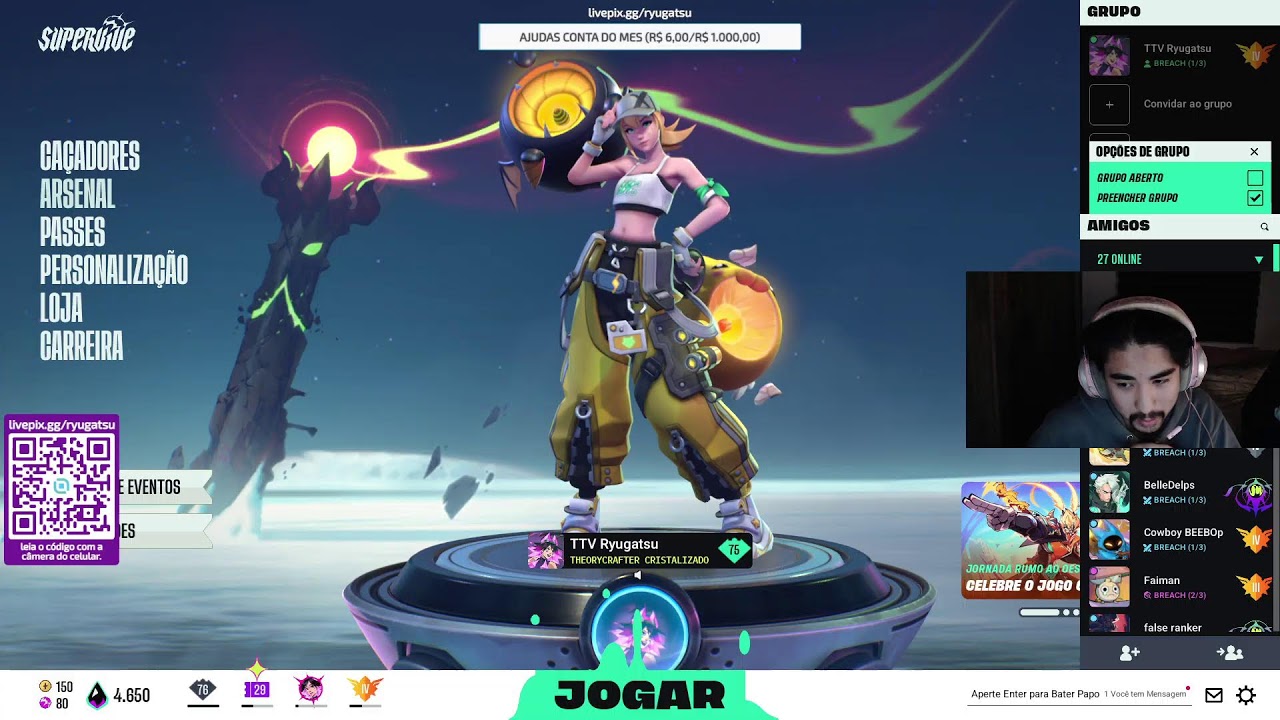This screenshot has height=720, width=1280.
Task: Open the mail envelope inbox
Action: 1213,695
